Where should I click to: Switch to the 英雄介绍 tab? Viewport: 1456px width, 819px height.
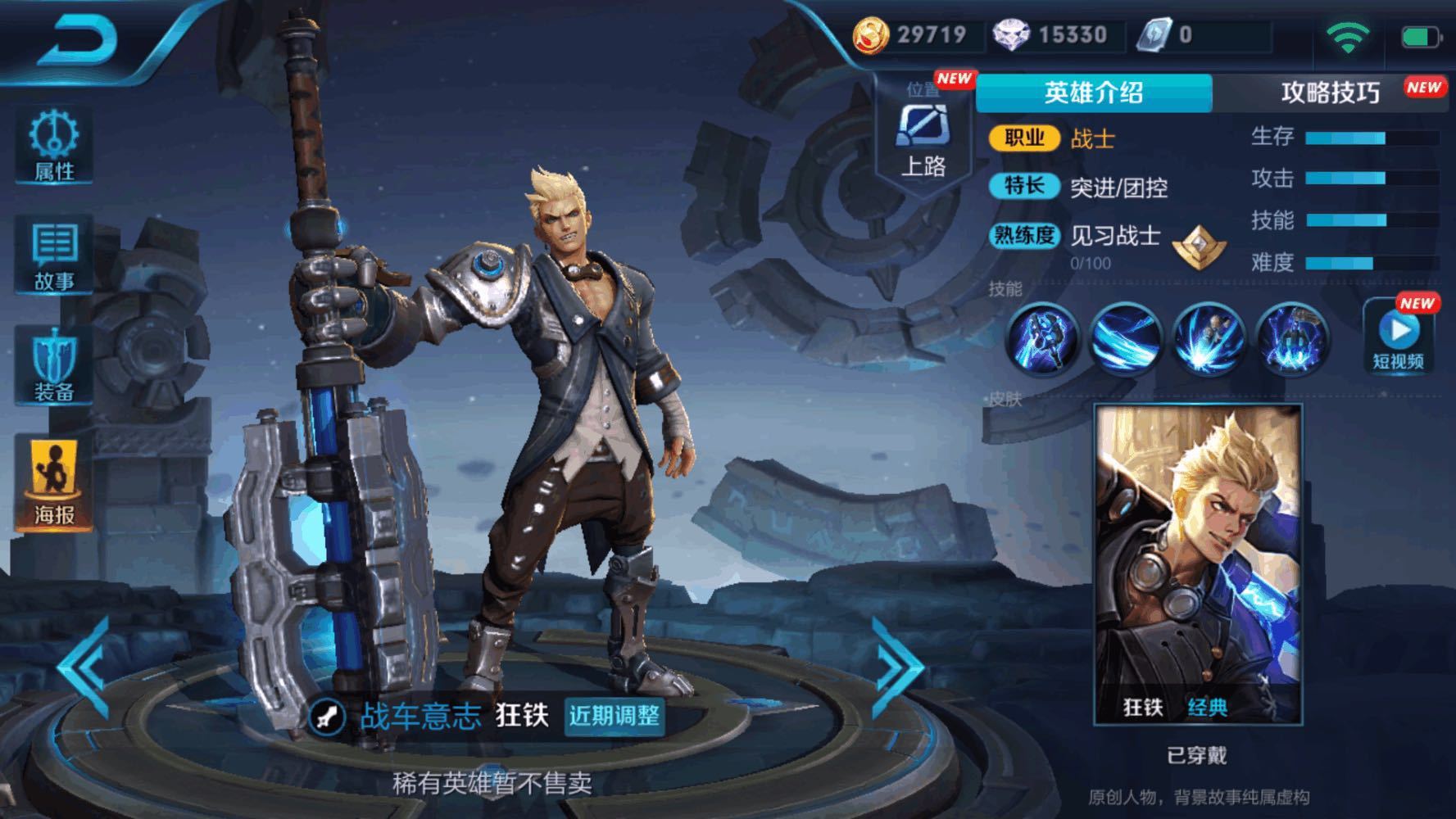click(1093, 93)
